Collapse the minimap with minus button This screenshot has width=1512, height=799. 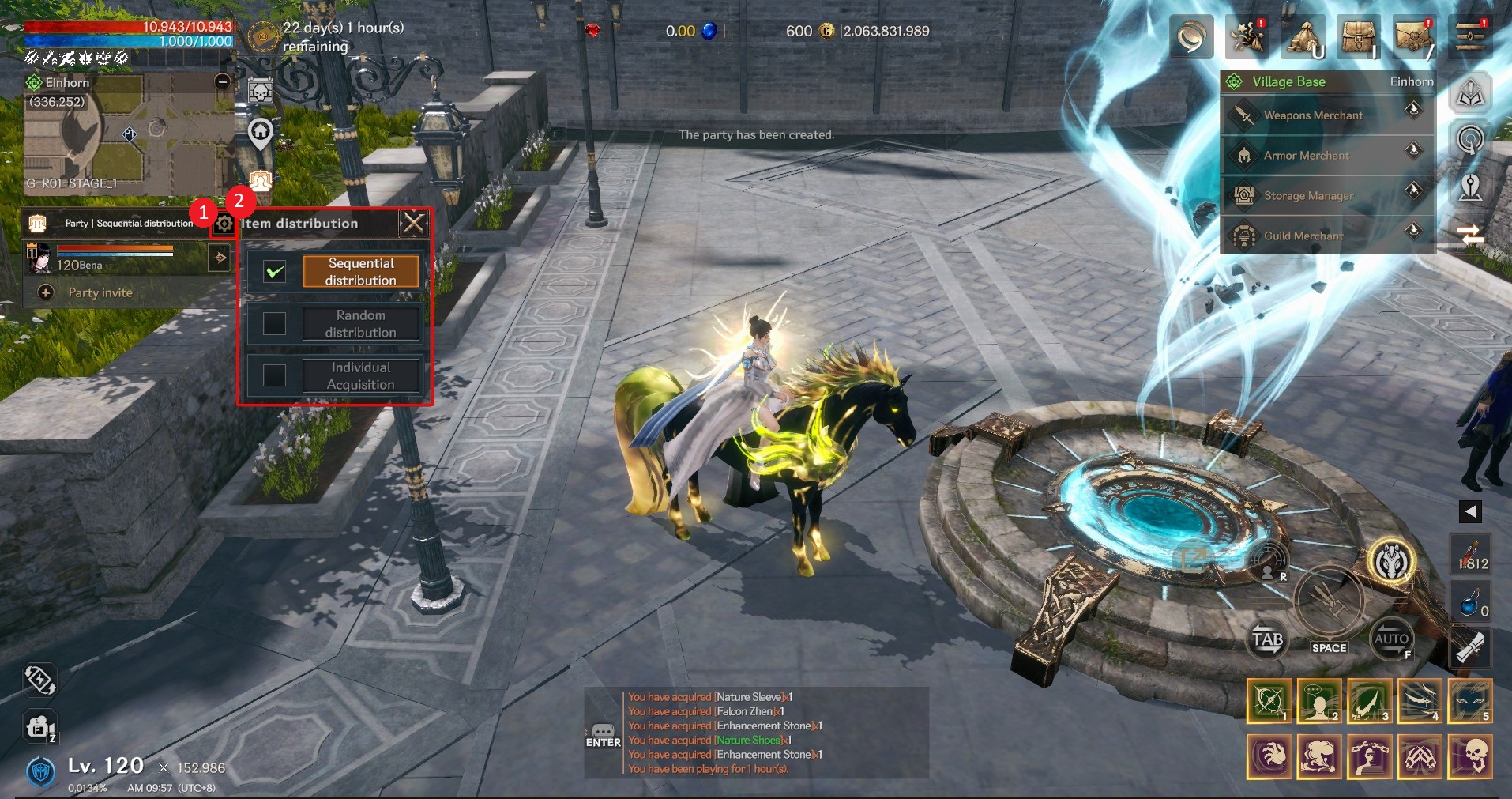(x=223, y=81)
